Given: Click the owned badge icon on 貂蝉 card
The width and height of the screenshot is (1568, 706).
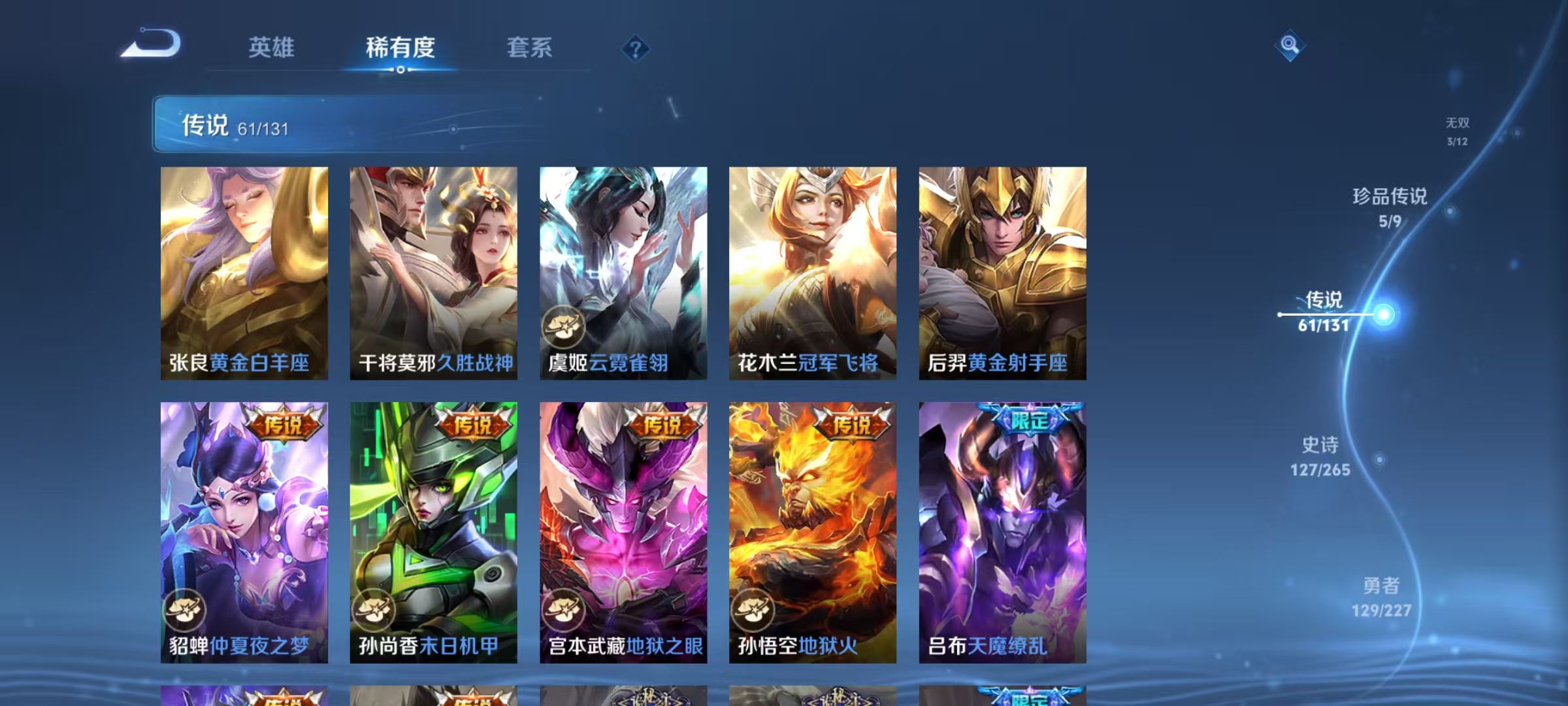Looking at the screenshot, I should pos(186,609).
